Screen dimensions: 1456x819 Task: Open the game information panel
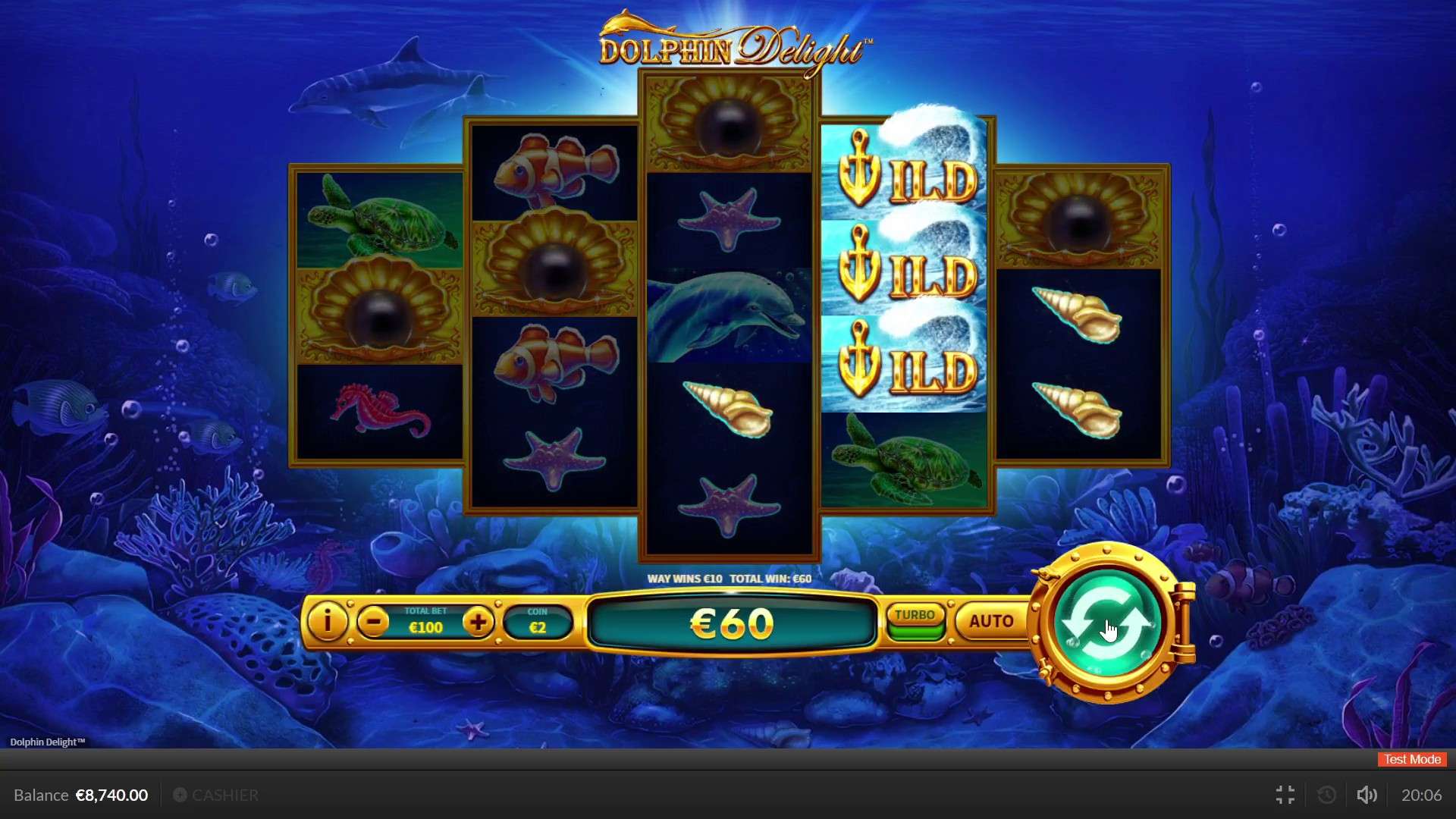(326, 622)
